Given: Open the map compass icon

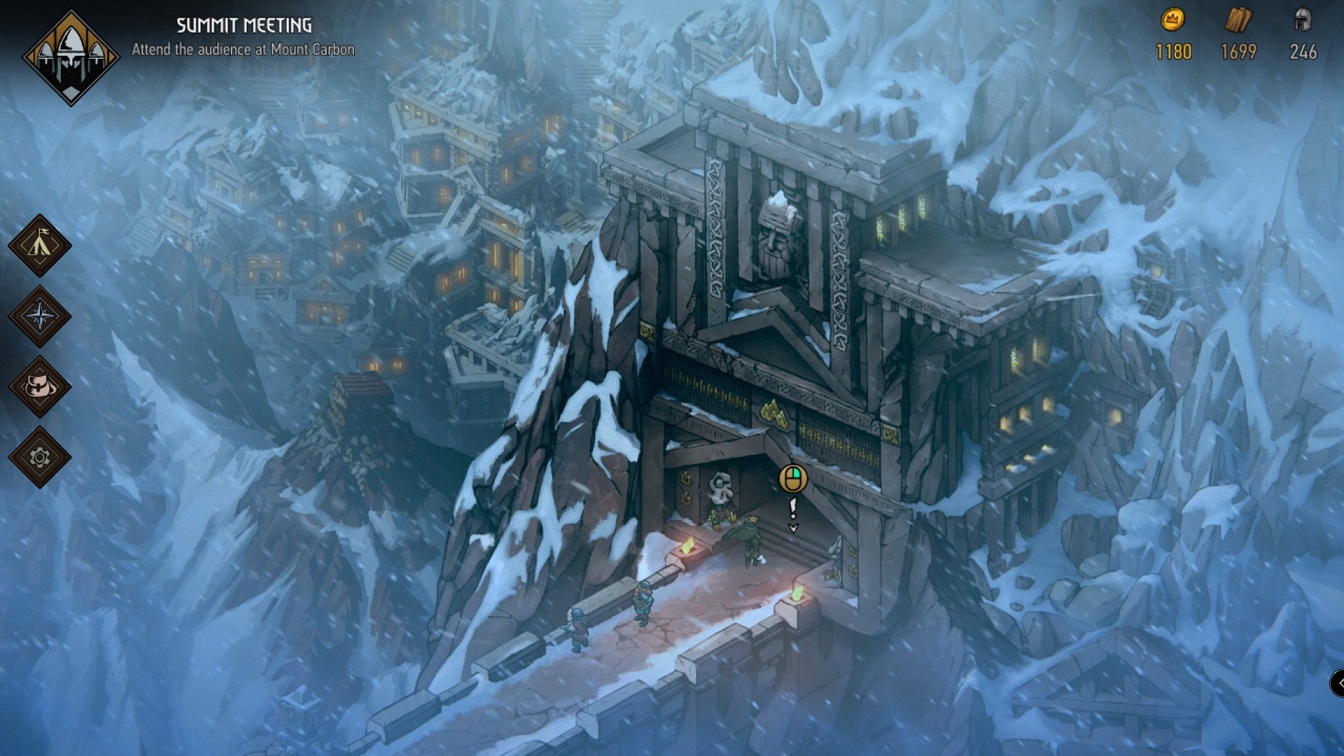Looking at the screenshot, I should [40, 316].
